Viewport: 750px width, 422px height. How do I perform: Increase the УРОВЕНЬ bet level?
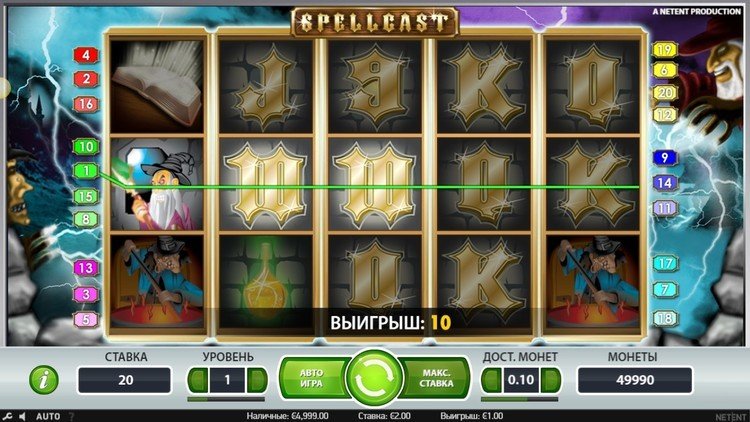tap(257, 380)
